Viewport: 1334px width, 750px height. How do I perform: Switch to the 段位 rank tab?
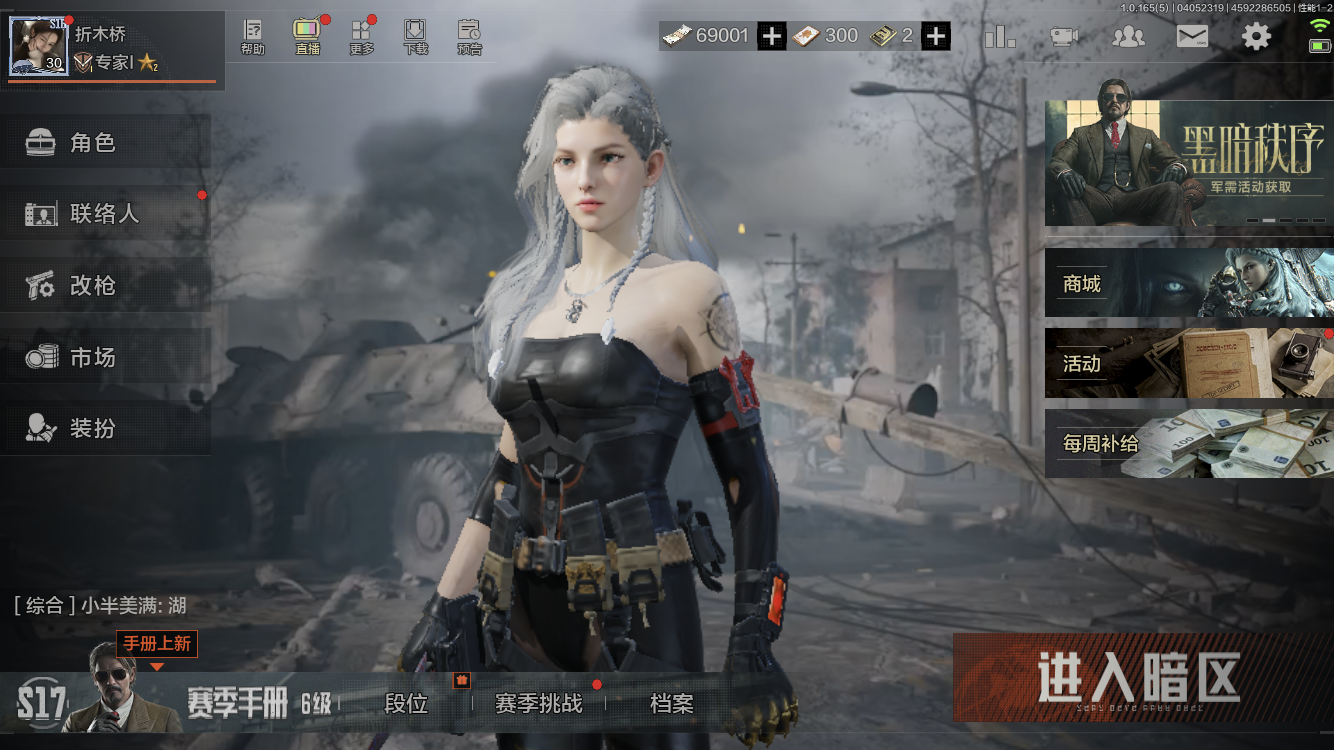click(406, 704)
